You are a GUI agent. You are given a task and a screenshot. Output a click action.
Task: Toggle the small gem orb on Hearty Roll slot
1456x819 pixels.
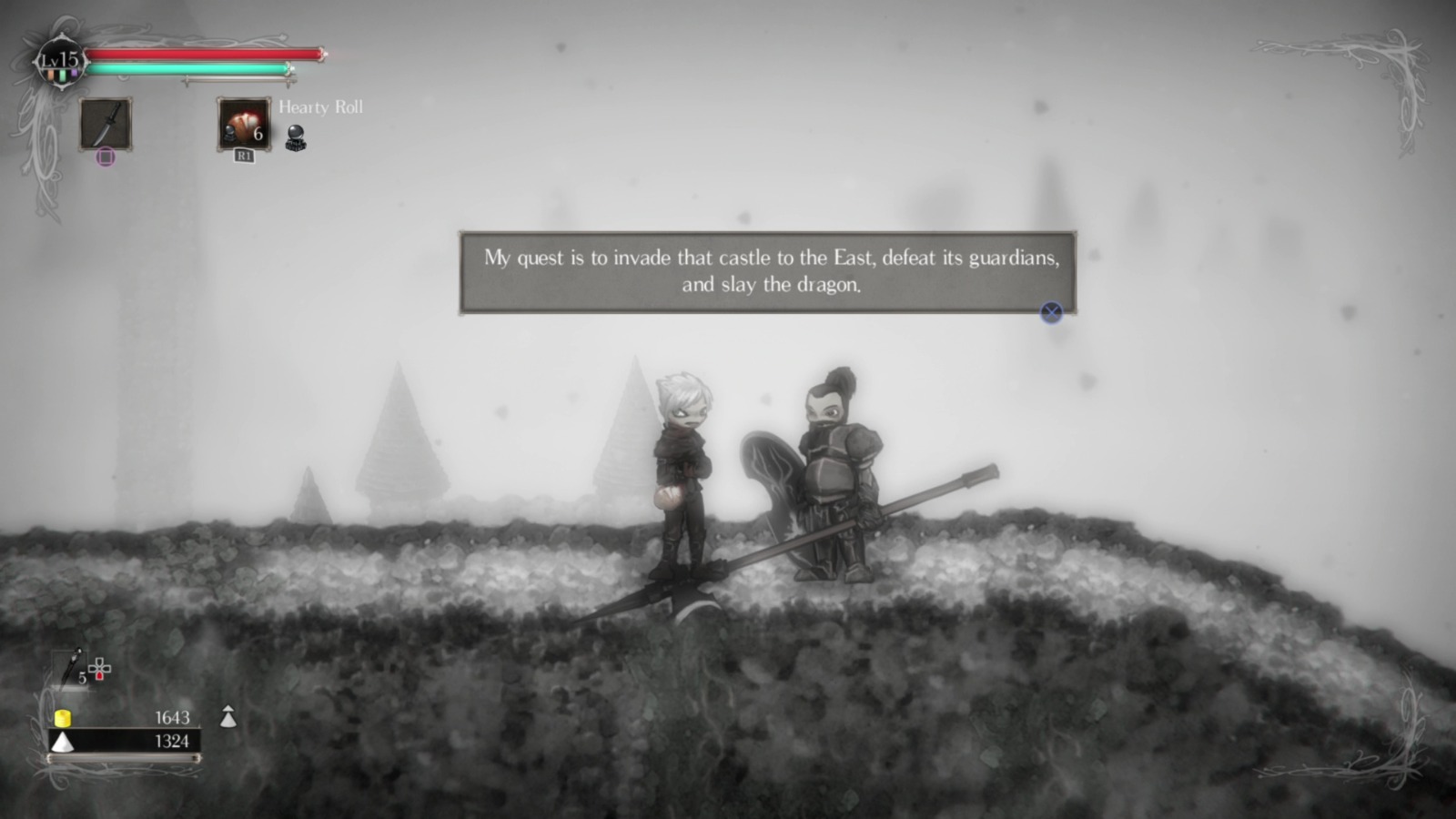(x=228, y=134)
